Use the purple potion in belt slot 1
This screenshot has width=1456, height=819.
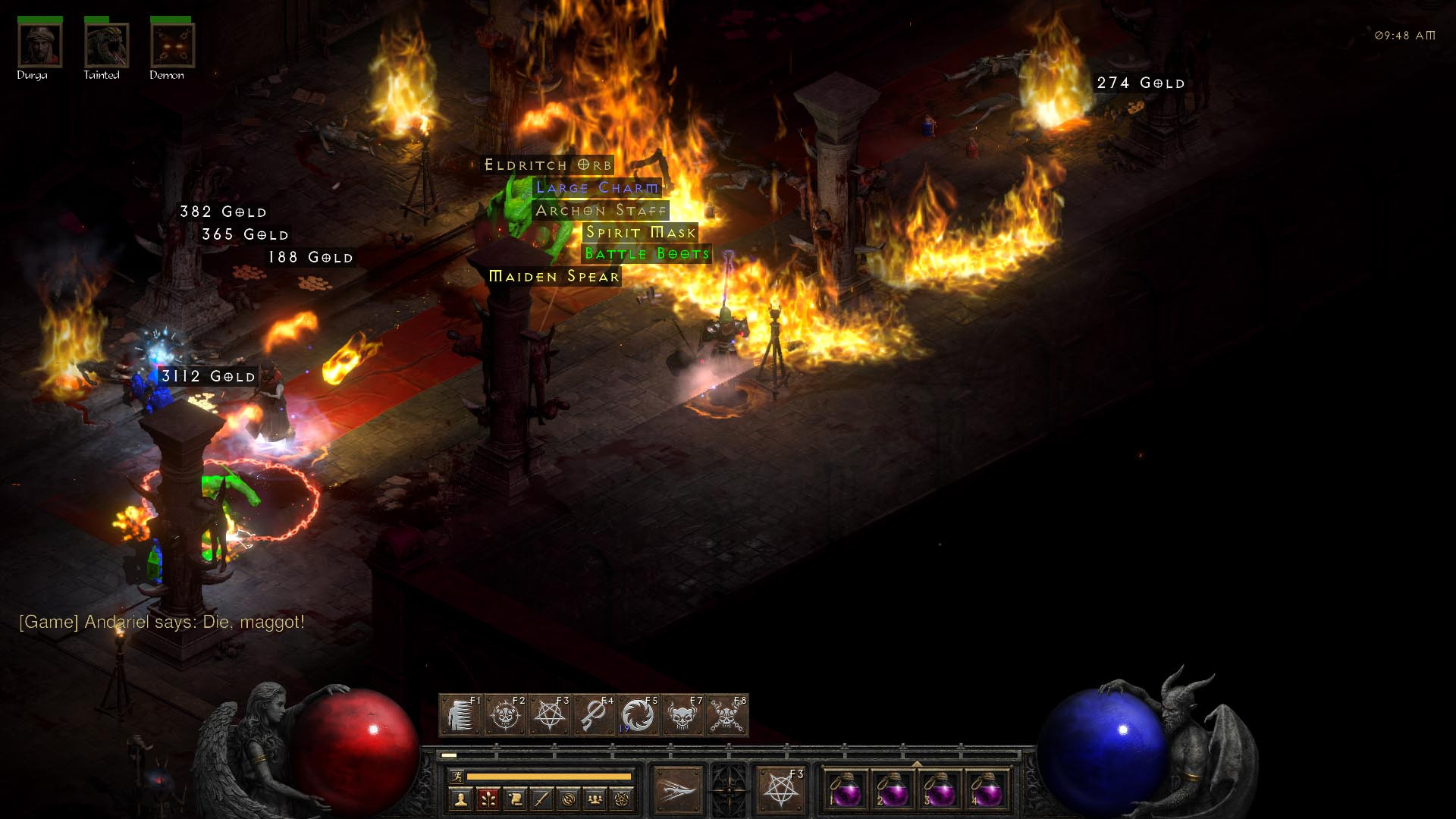[846, 791]
